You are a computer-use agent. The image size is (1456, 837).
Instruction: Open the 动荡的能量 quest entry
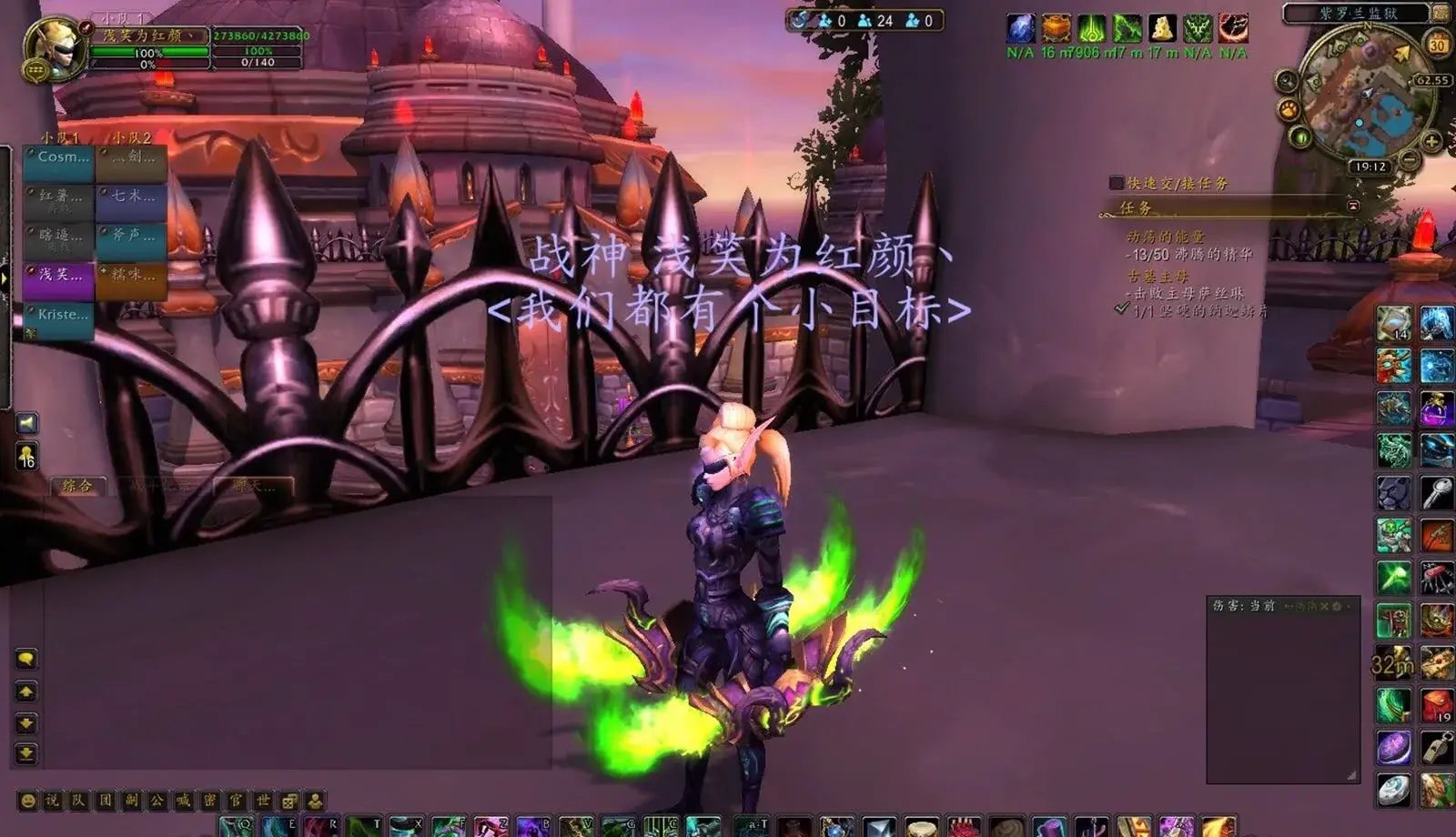pos(1165,237)
